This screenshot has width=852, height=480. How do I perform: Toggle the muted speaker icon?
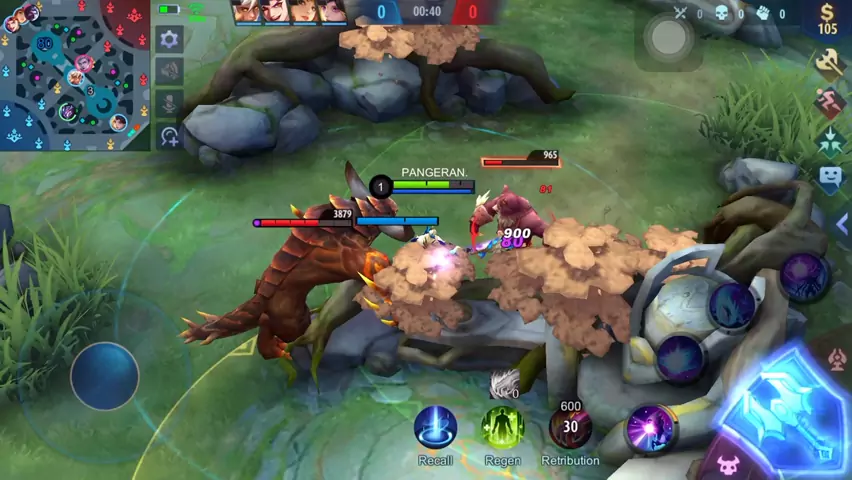(x=169, y=71)
